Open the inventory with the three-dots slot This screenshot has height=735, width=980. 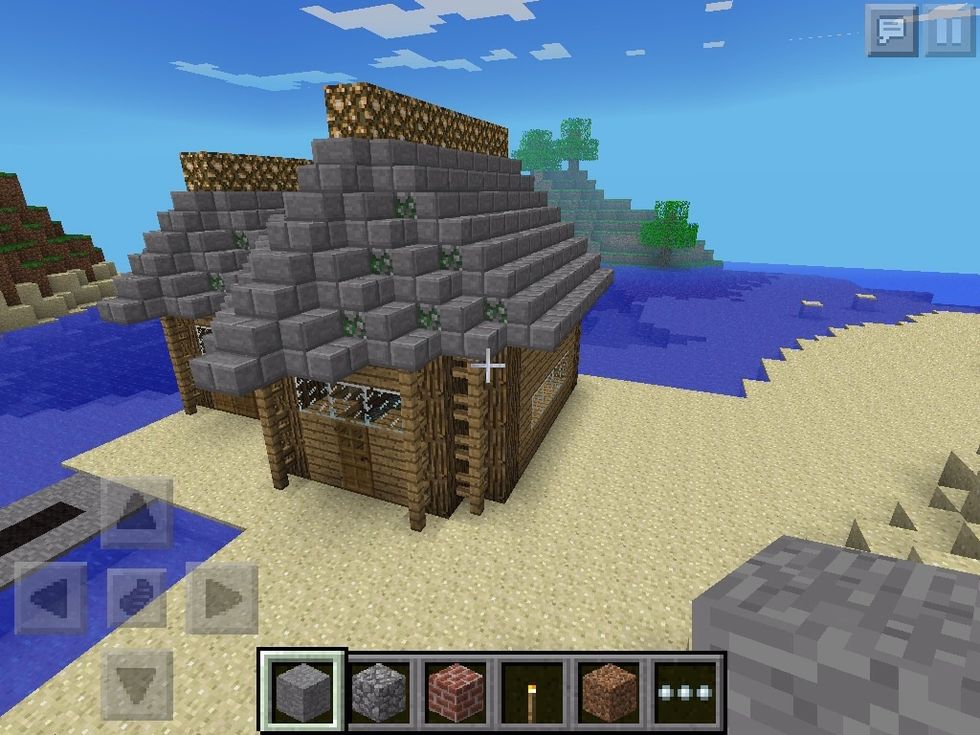pyautogui.click(x=687, y=691)
